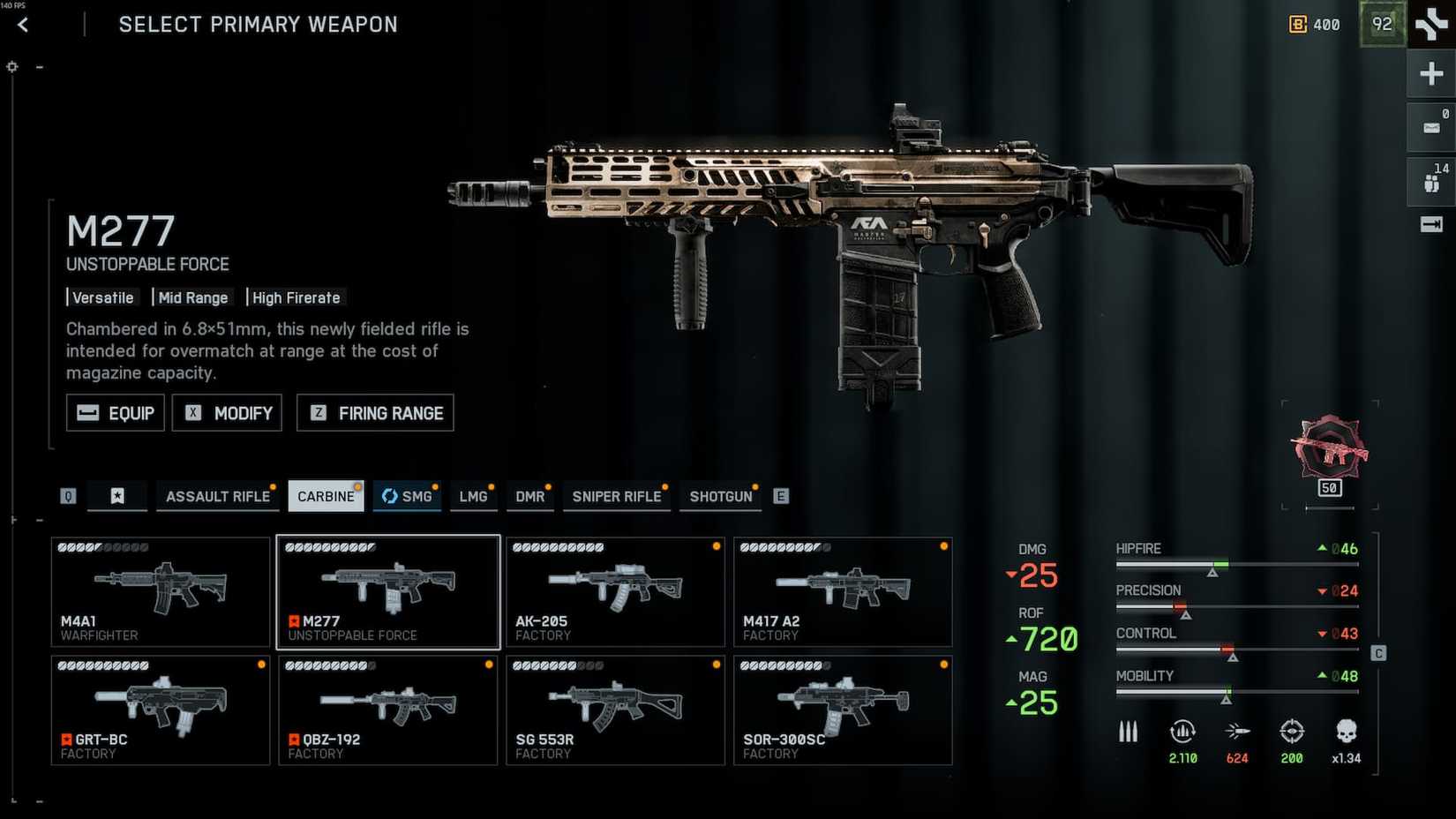Show the favorites star tab
Viewport: 1456px width, 819px height.
point(117,496)
